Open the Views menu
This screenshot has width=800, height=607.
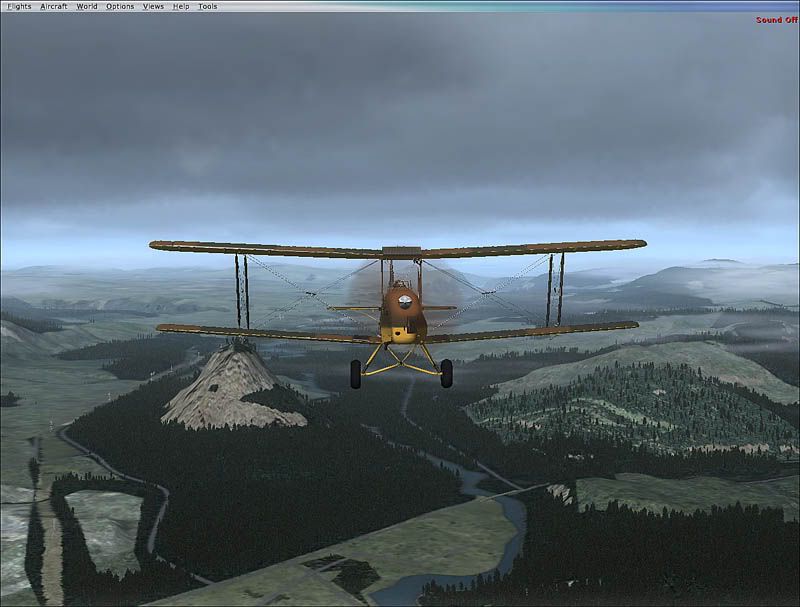coord(153,6)
